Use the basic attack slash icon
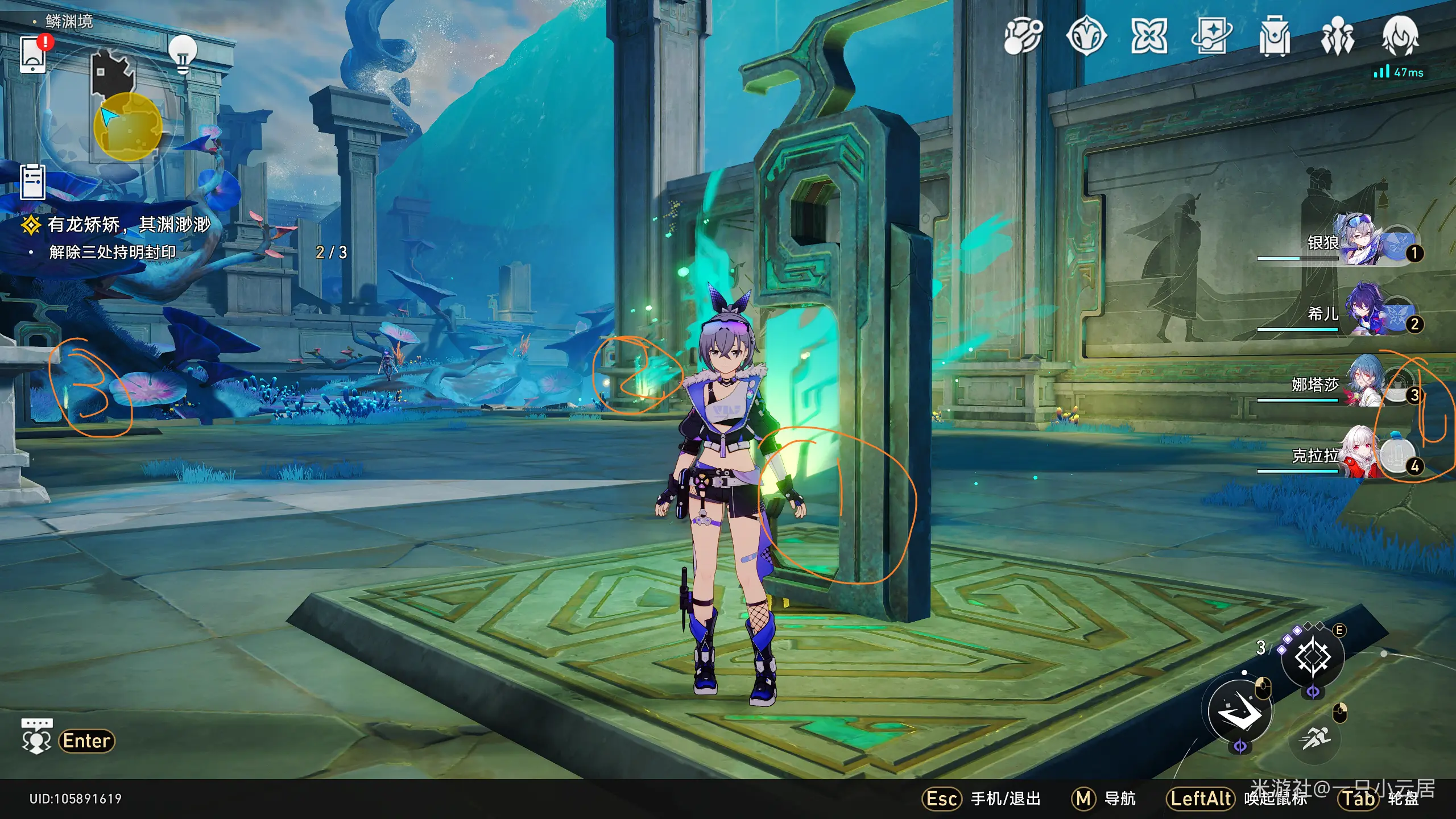 (1240, 712)
